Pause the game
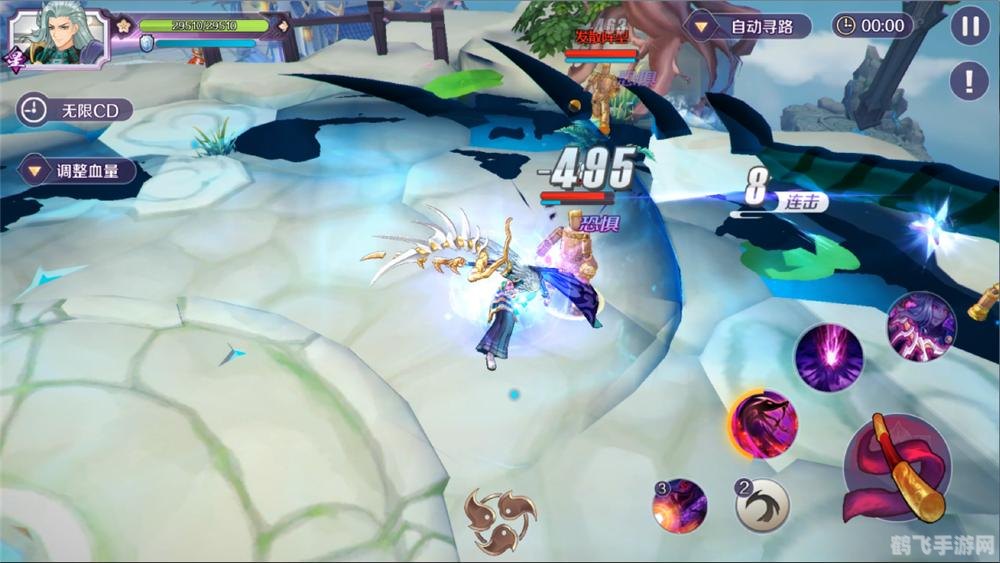The height and width of the screenshot is (563, 1000). 968,27
